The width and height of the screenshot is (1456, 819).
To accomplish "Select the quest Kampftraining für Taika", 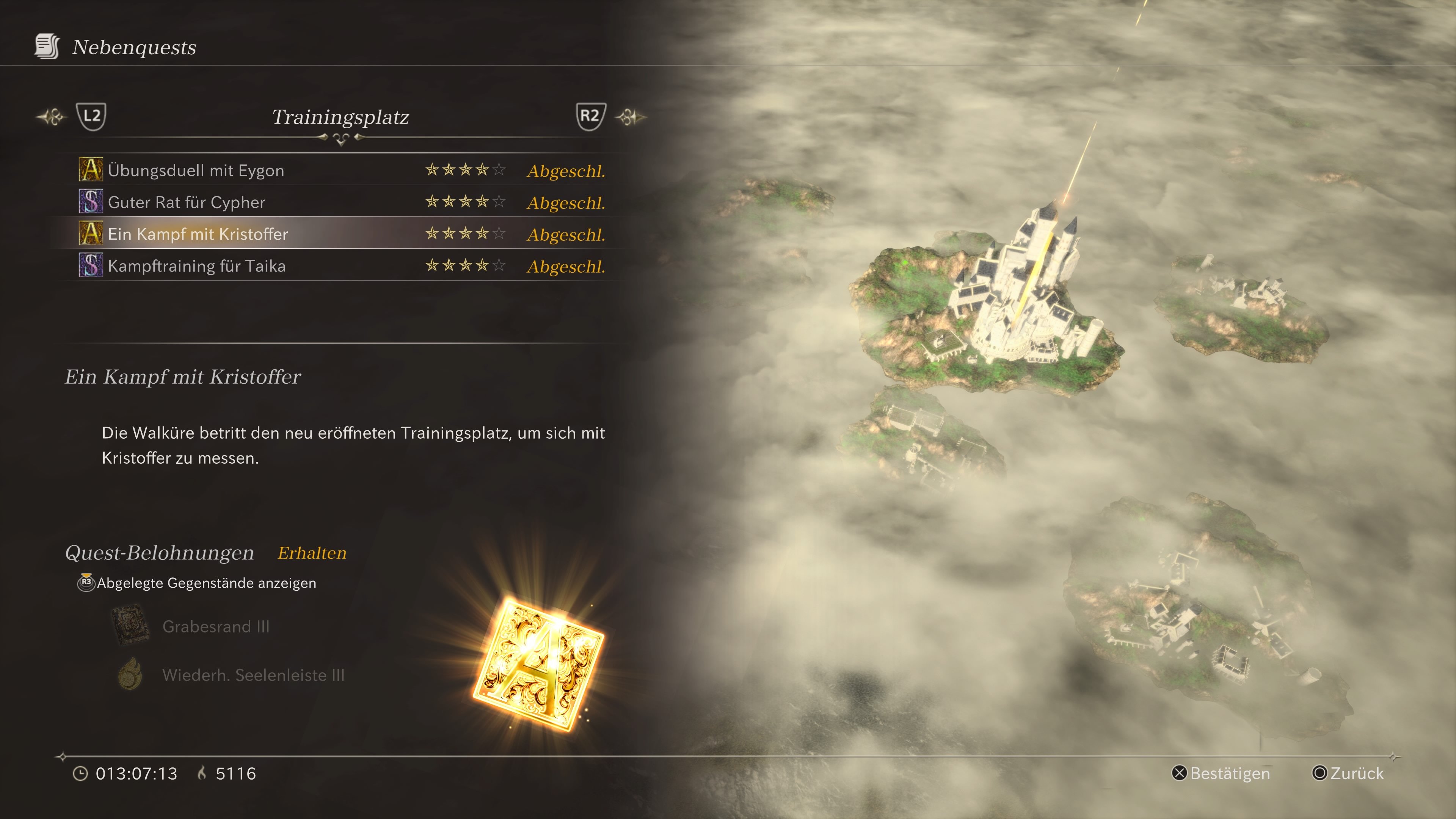I will [197, 266].
